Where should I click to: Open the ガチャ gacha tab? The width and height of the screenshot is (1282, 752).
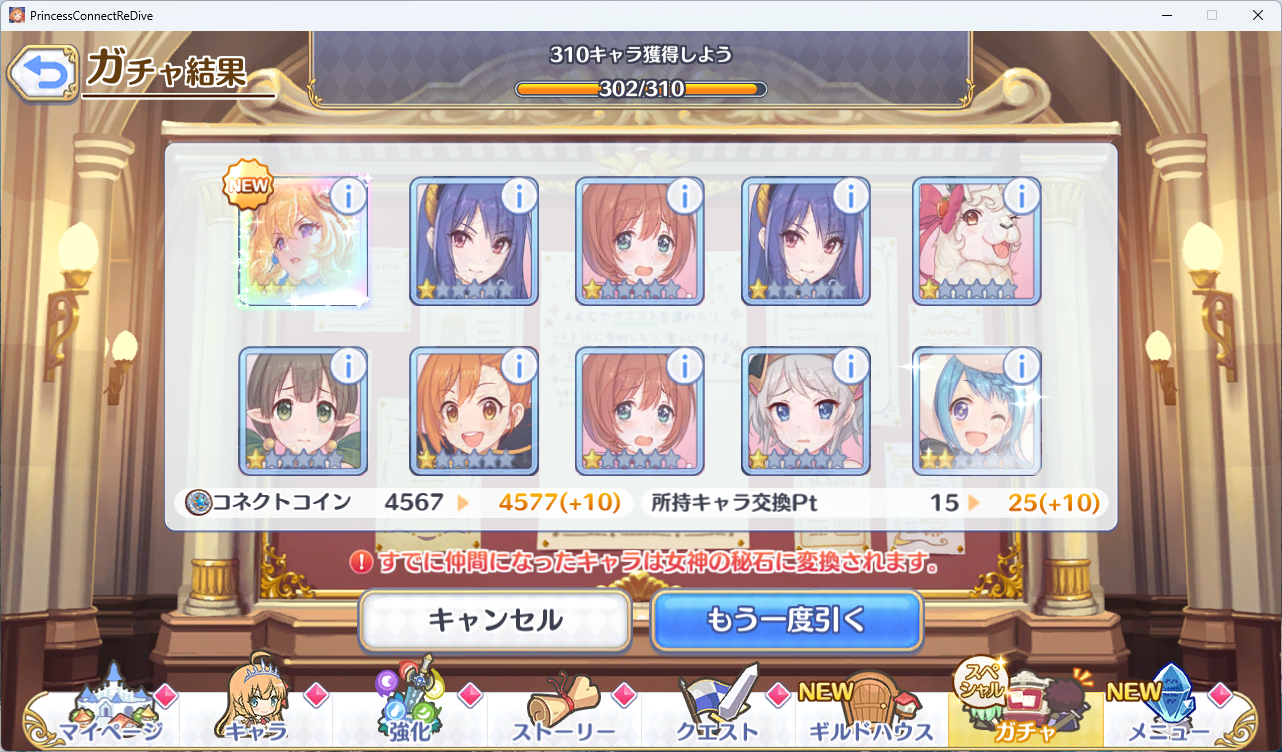click(1025, 712)
